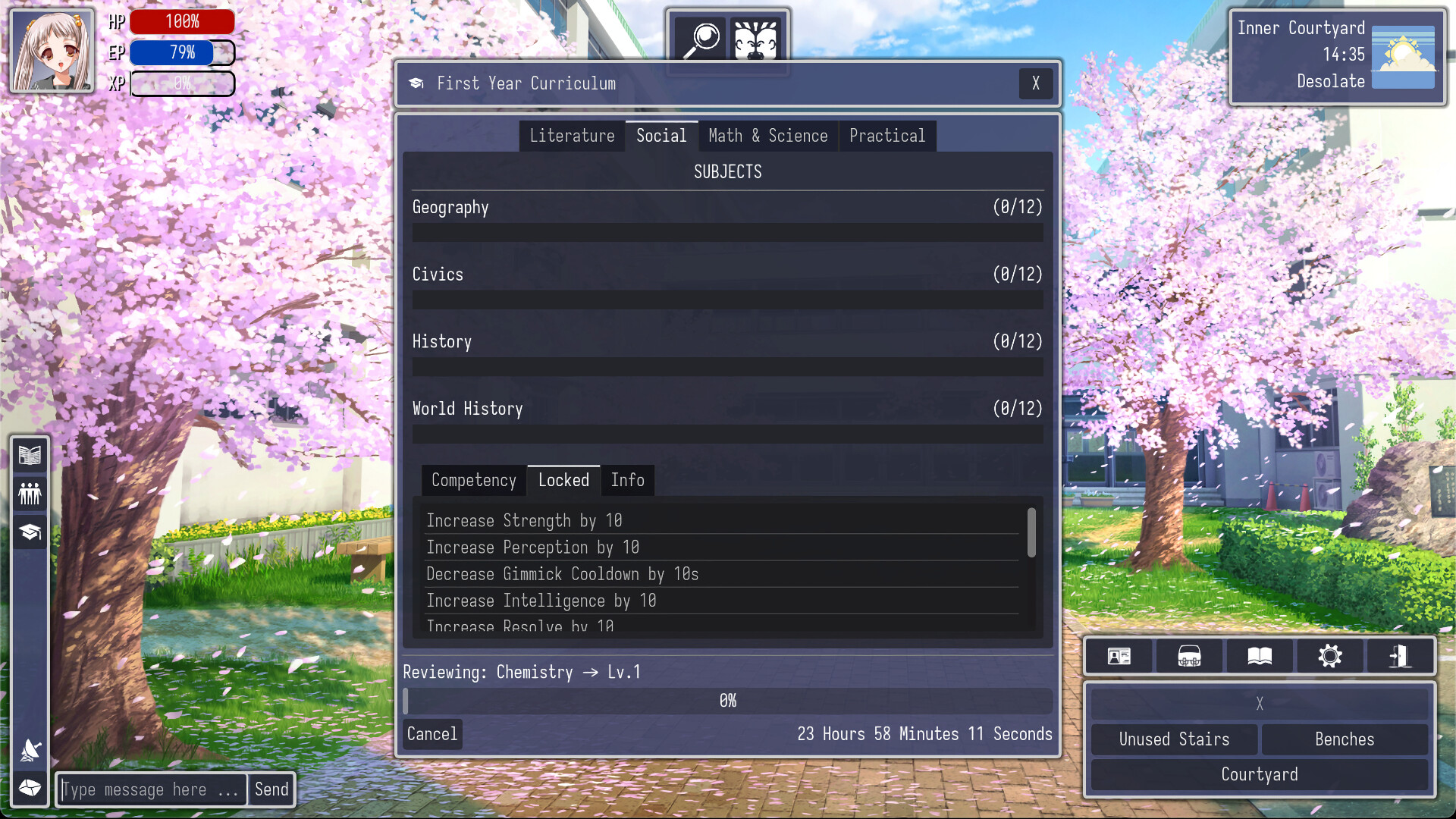Switch to the Literature tab

coord(572,136)
